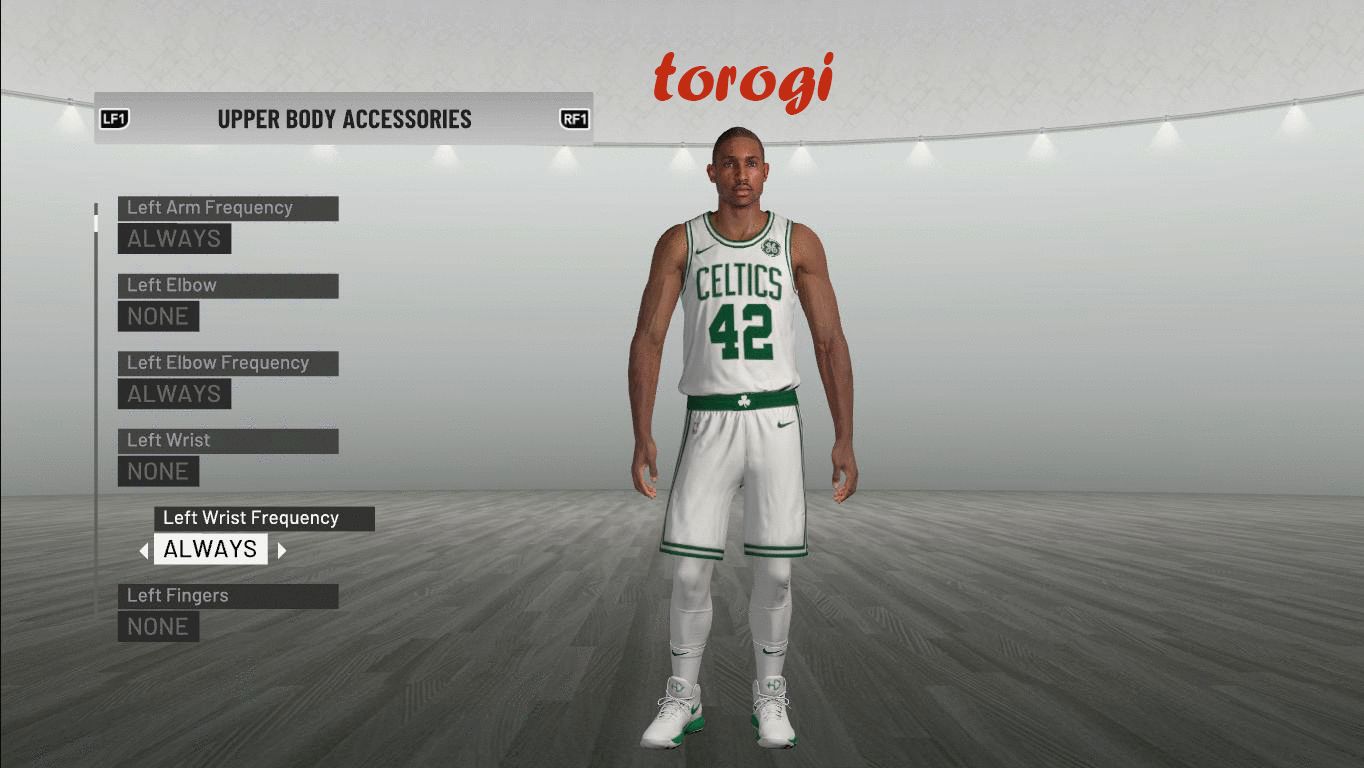Viewport: 1364px width, 768px height.
Task: Select the Left Elbow Frequency setting
Action: pyautogui.click(x=227, y=364)
